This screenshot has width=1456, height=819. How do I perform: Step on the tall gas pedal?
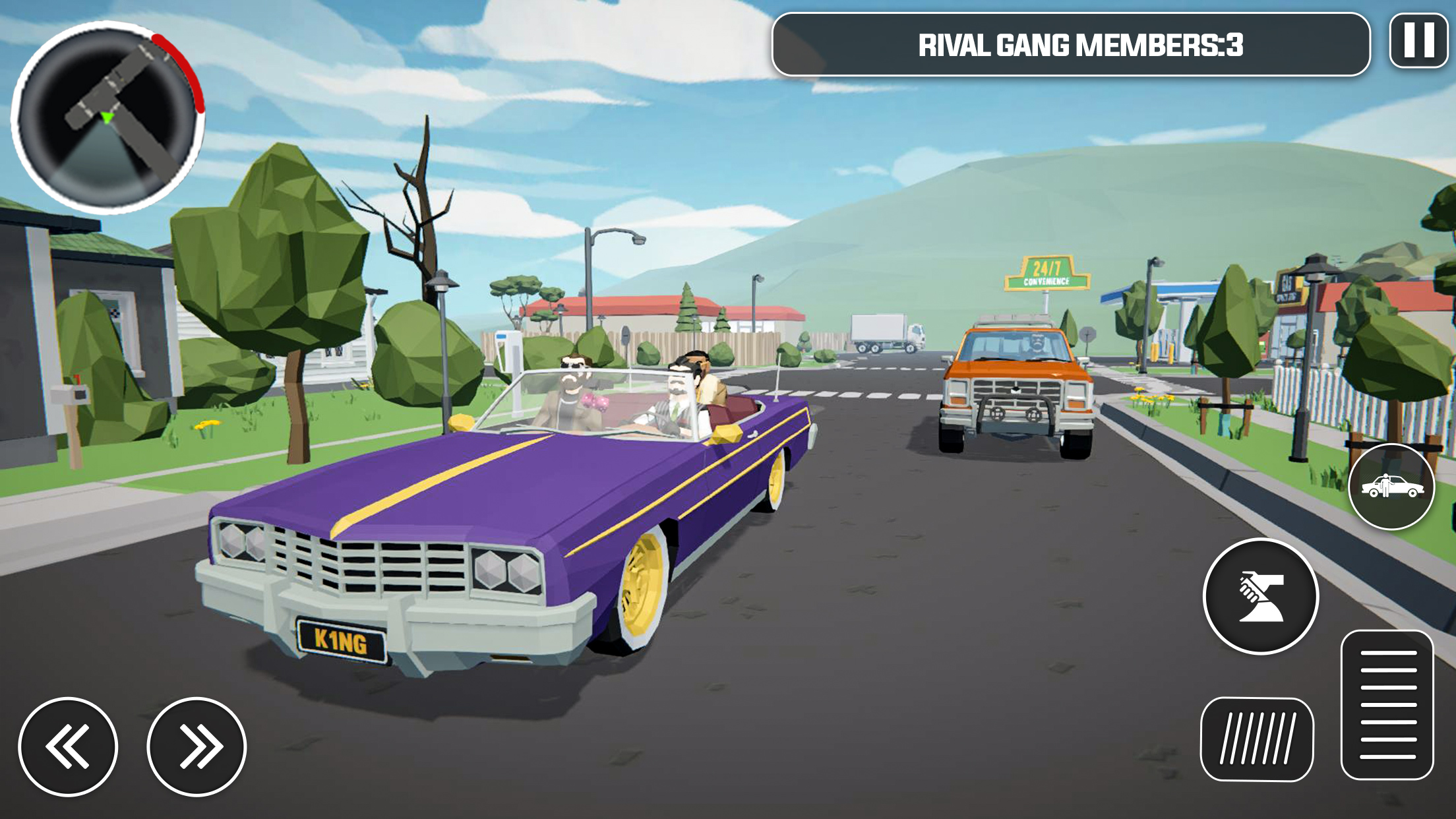tap(1387, 704)
